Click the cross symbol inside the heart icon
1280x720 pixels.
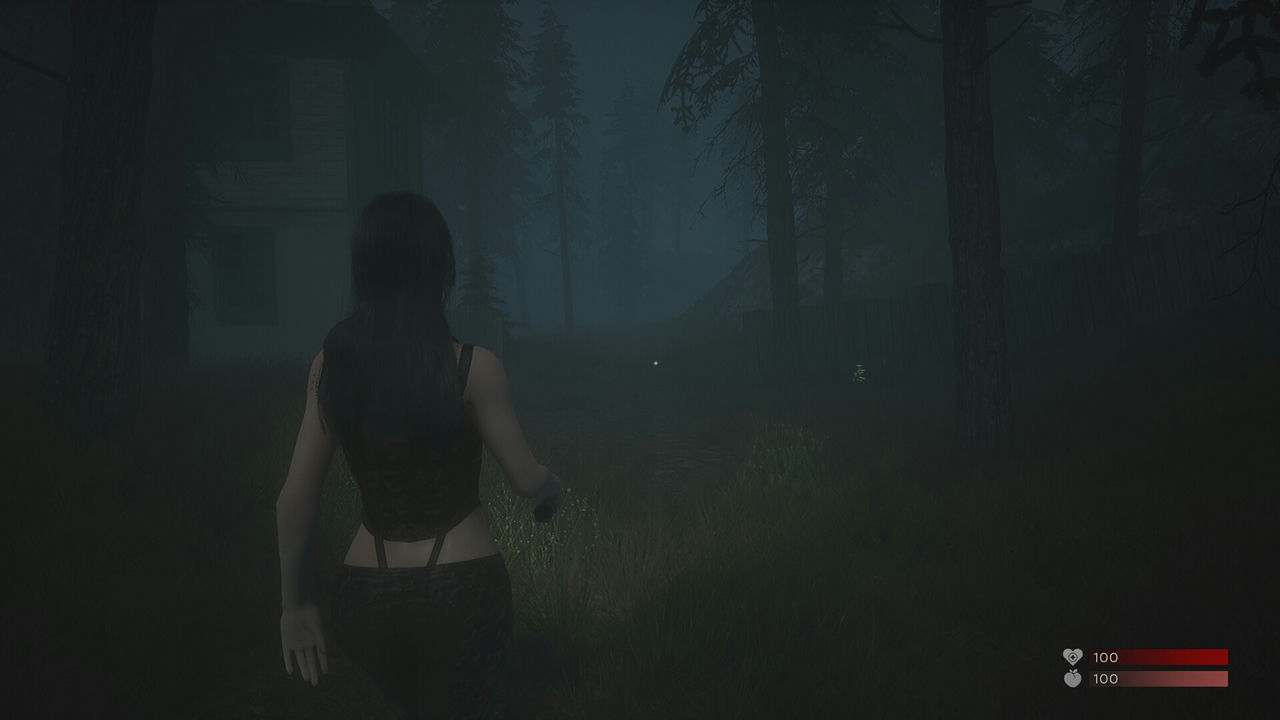[x=1073, y=656]
